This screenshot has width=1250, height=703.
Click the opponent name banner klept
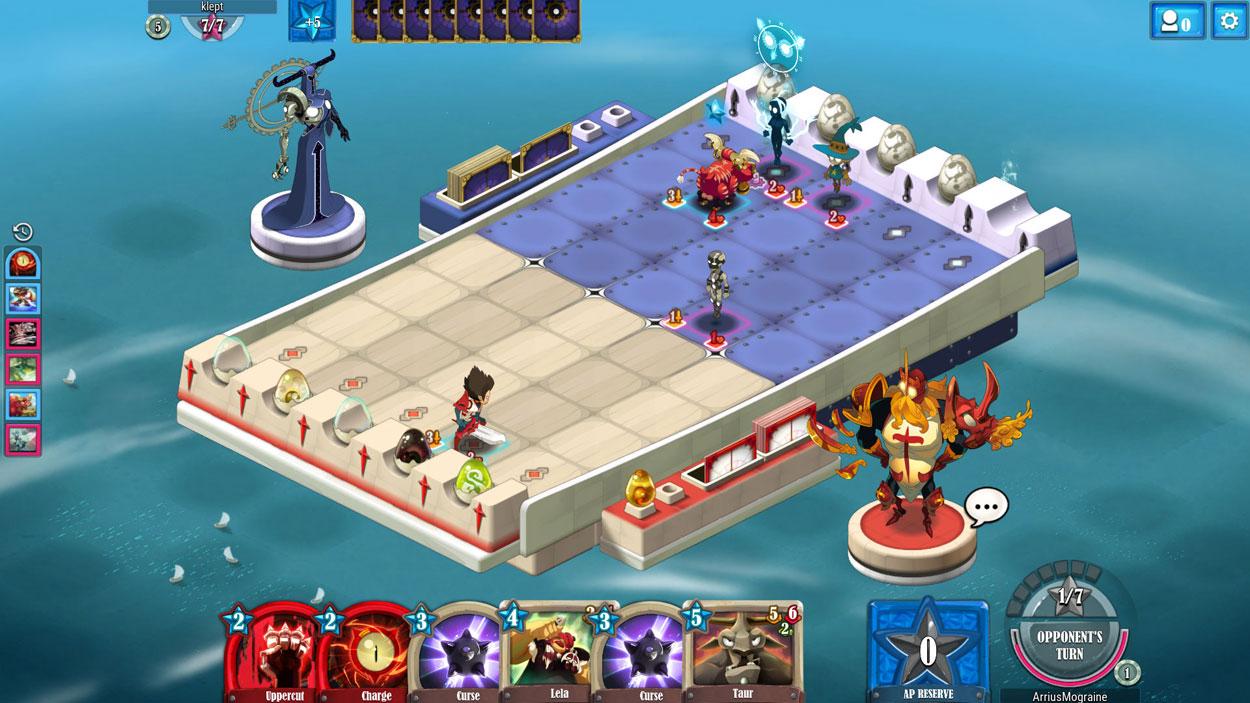212,6
